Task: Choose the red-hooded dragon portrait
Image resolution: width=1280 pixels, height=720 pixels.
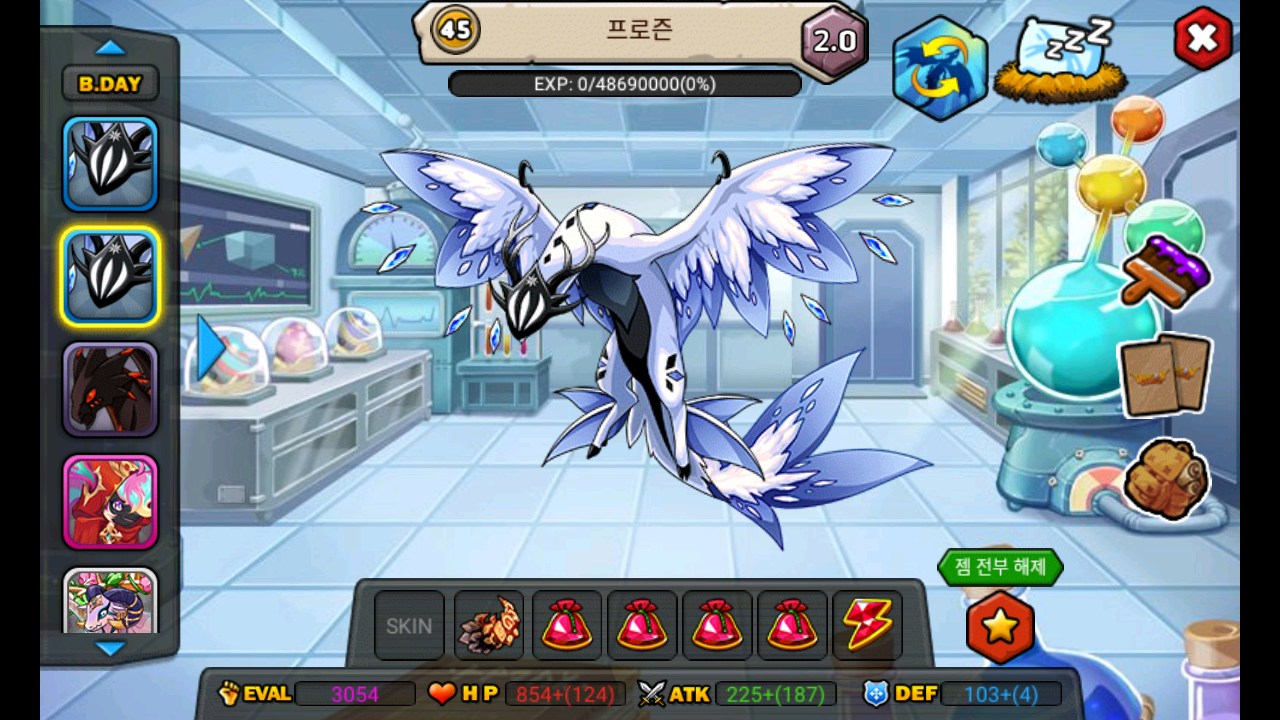Action: coord(110,501)
